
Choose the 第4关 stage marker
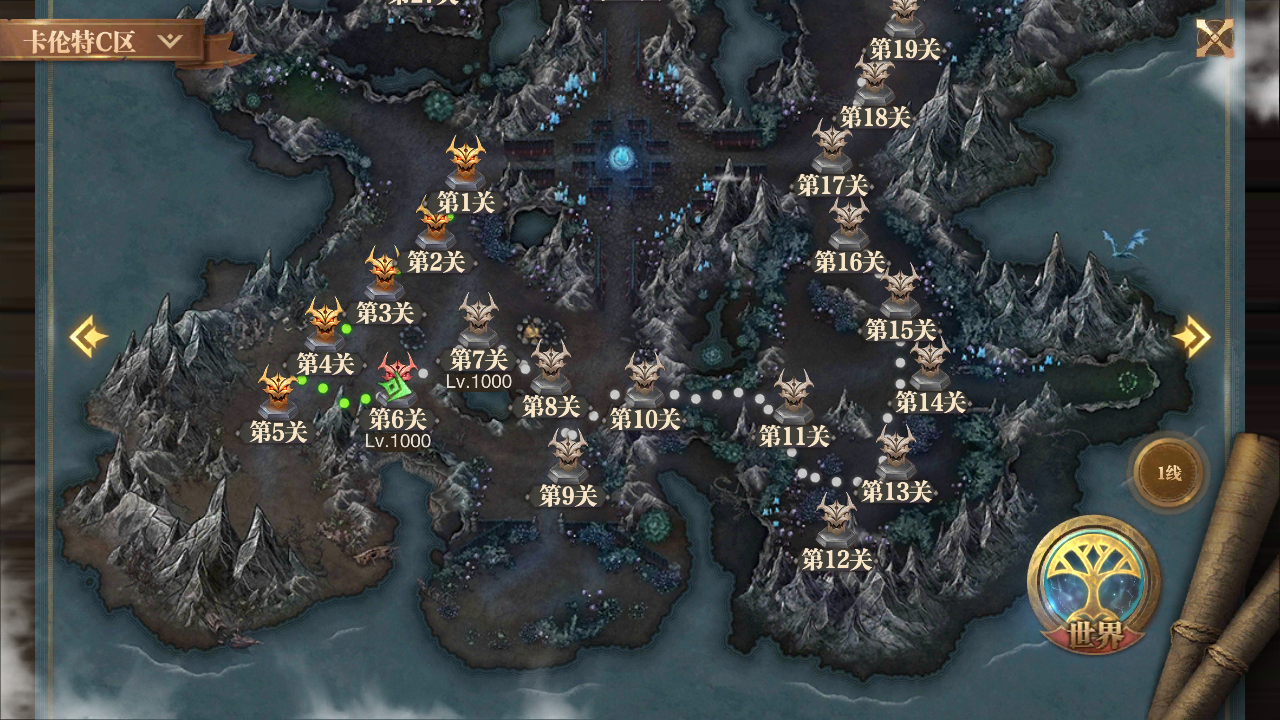(x=325, y=324)
